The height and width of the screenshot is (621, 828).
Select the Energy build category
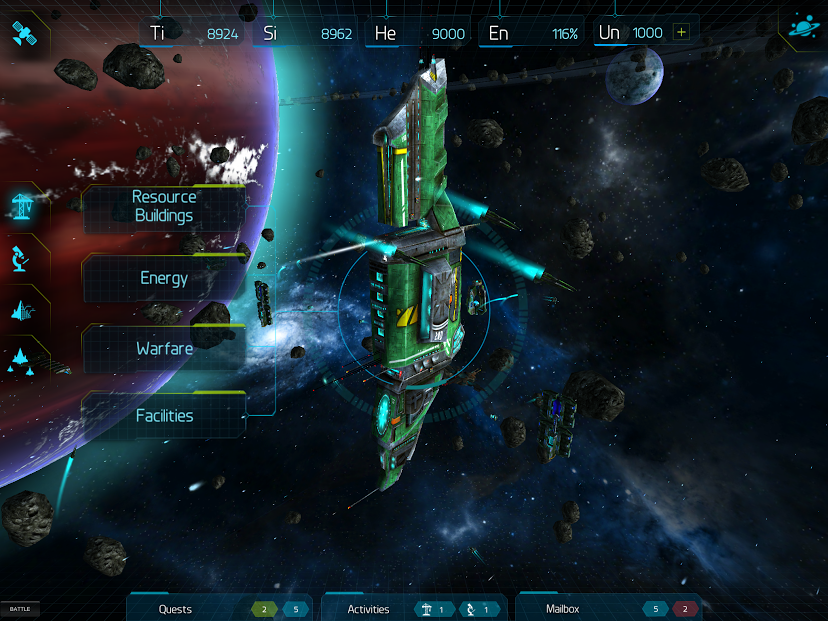point(164,279)
